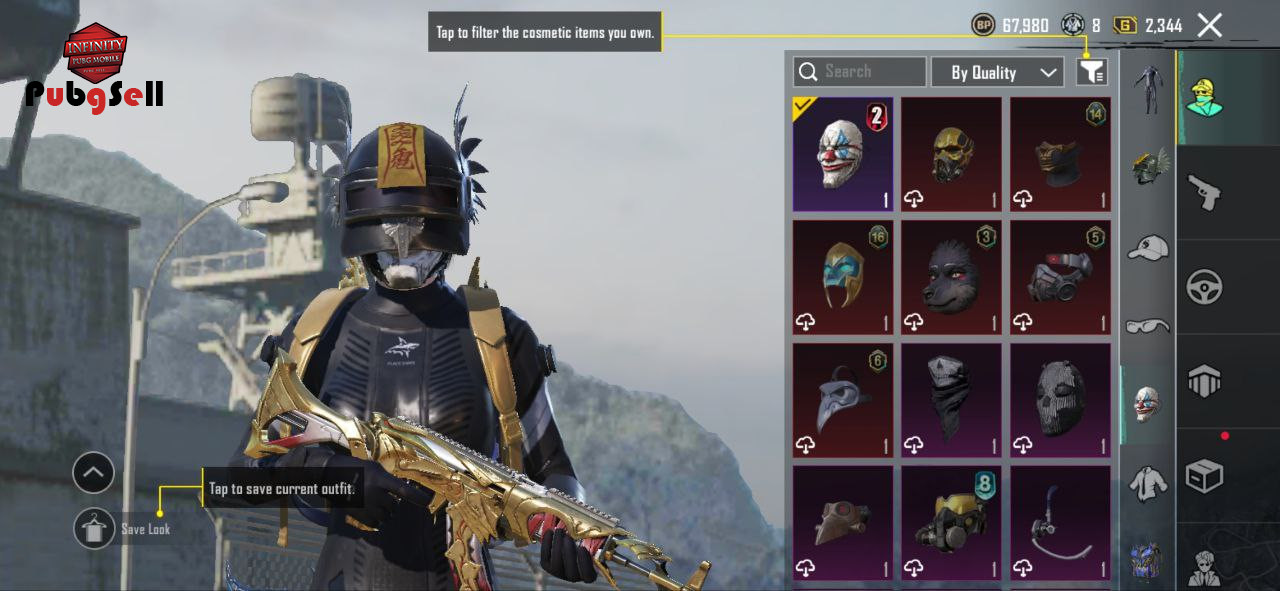Open the jacket clothing subcategory
This screenshot has width=1280, height=591.
point(1148,483)
